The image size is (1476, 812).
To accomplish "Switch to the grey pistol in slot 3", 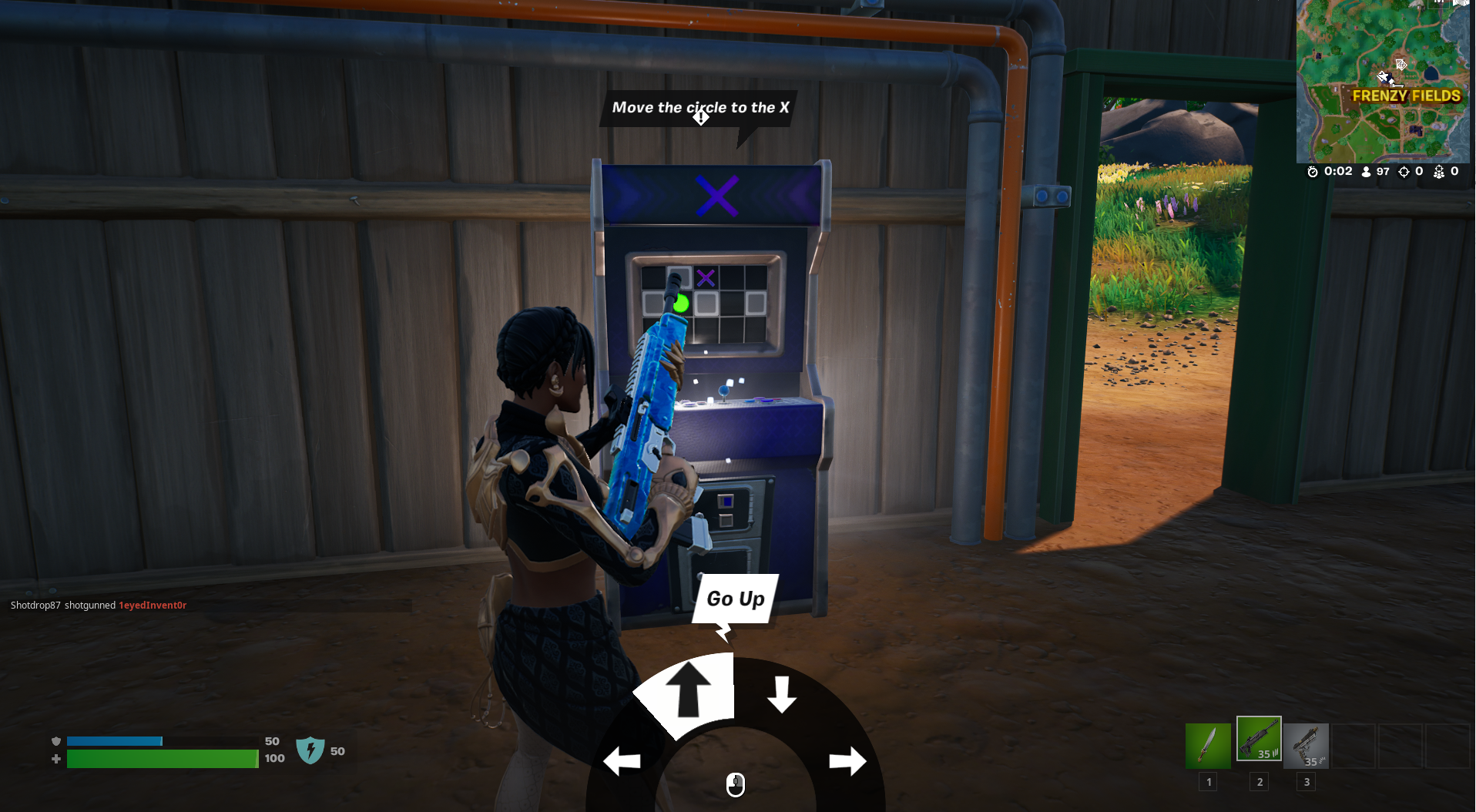I will point(1307,745).
